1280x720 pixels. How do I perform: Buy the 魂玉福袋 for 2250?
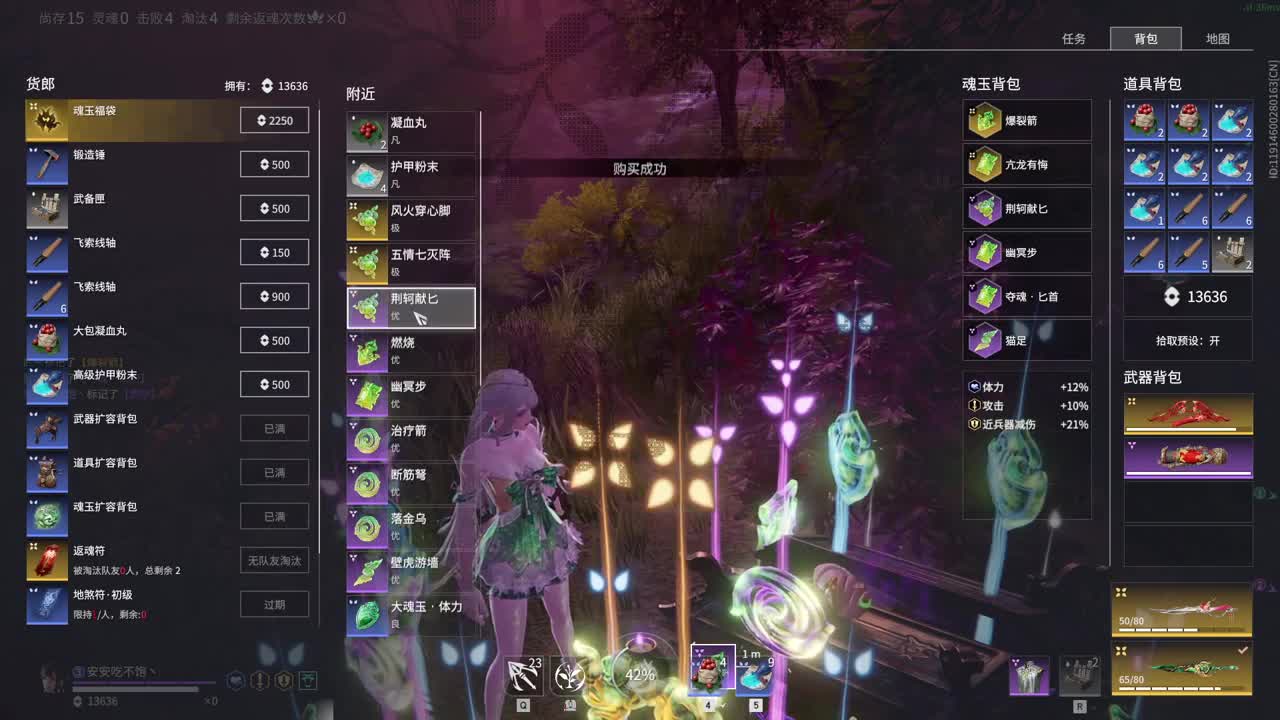tap(275, 120)
